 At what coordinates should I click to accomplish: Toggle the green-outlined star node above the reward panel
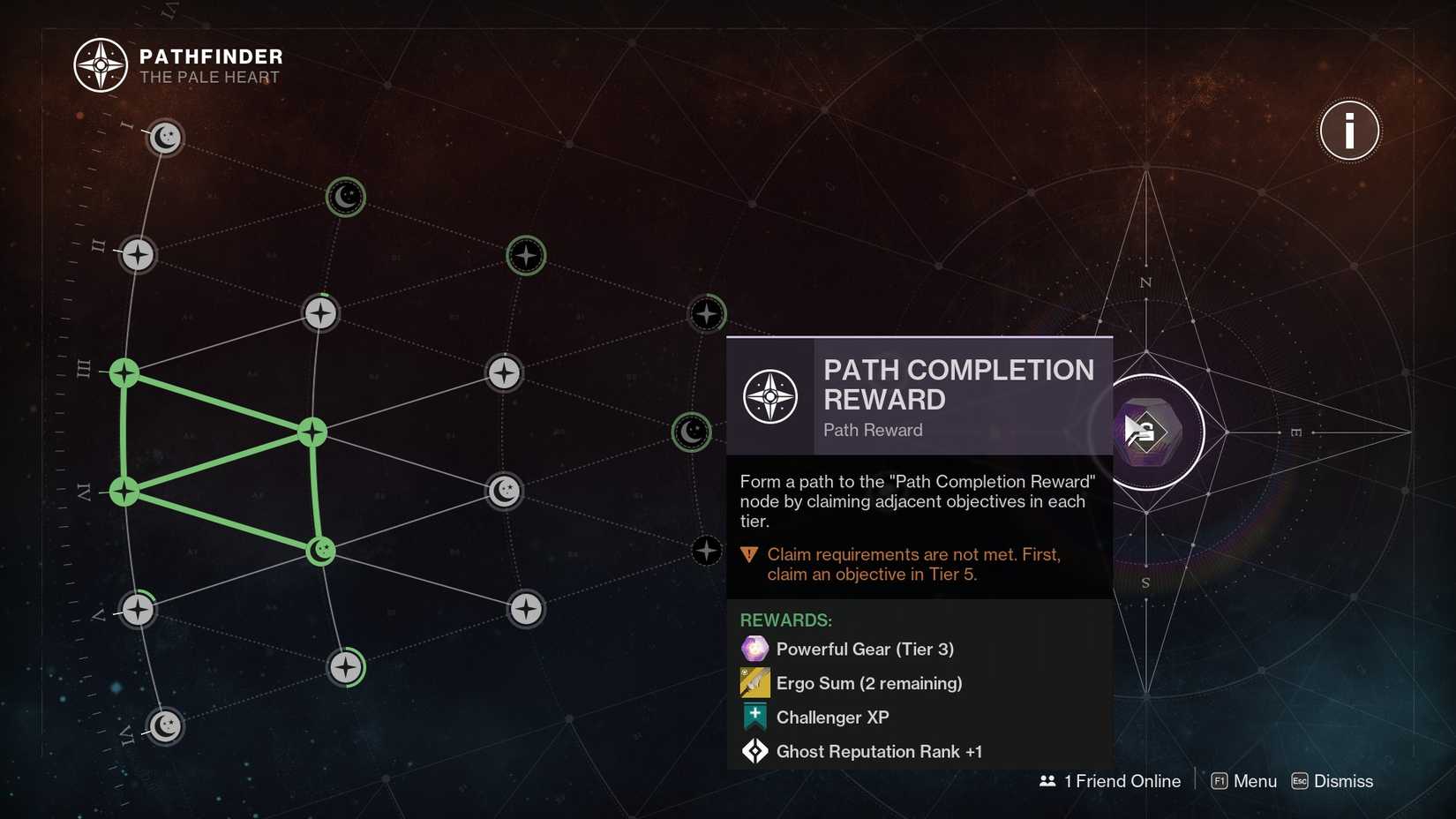point(707,313)
